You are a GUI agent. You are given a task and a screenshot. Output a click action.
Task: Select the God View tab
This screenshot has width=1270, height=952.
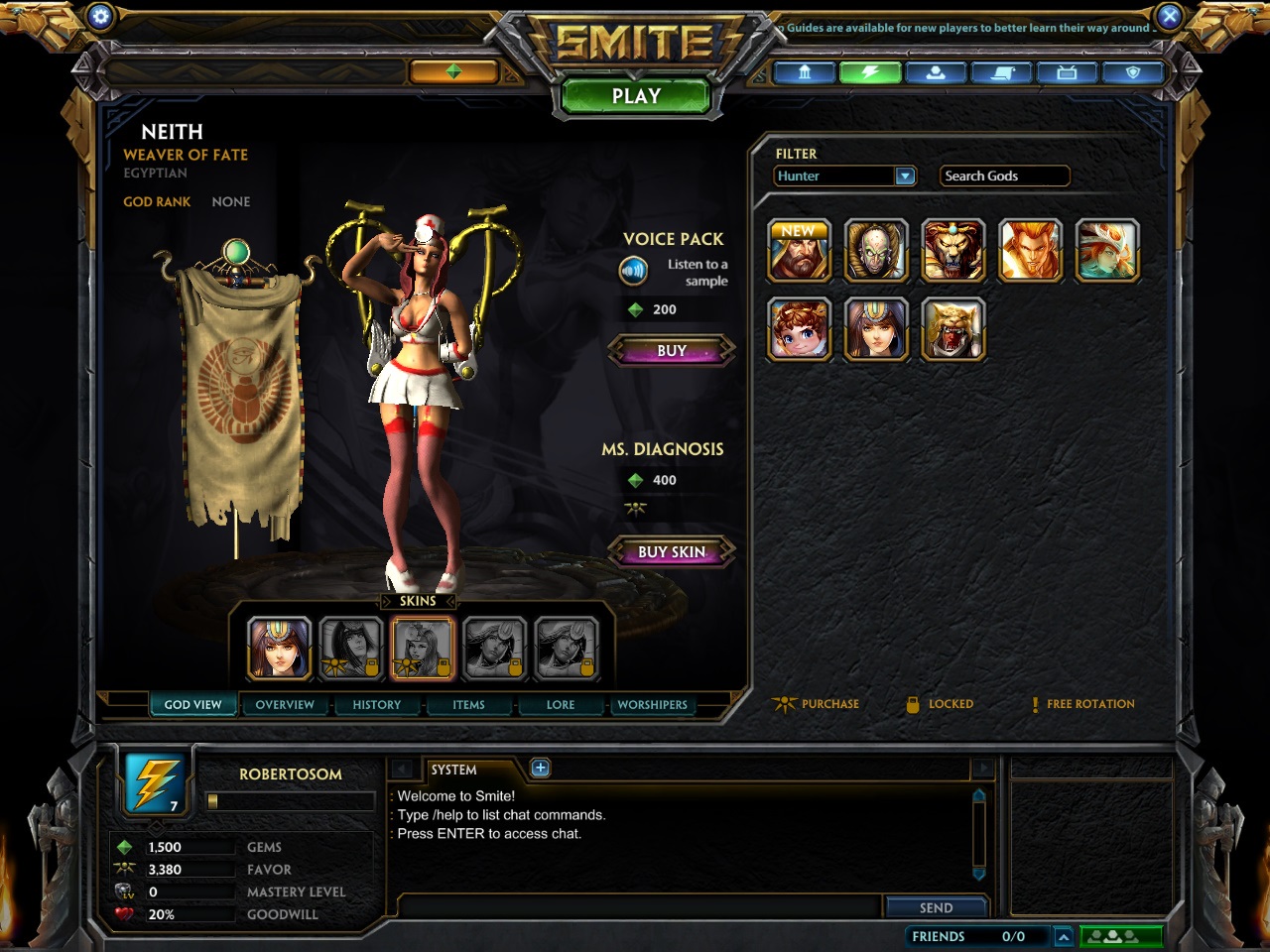click(192, 704)
